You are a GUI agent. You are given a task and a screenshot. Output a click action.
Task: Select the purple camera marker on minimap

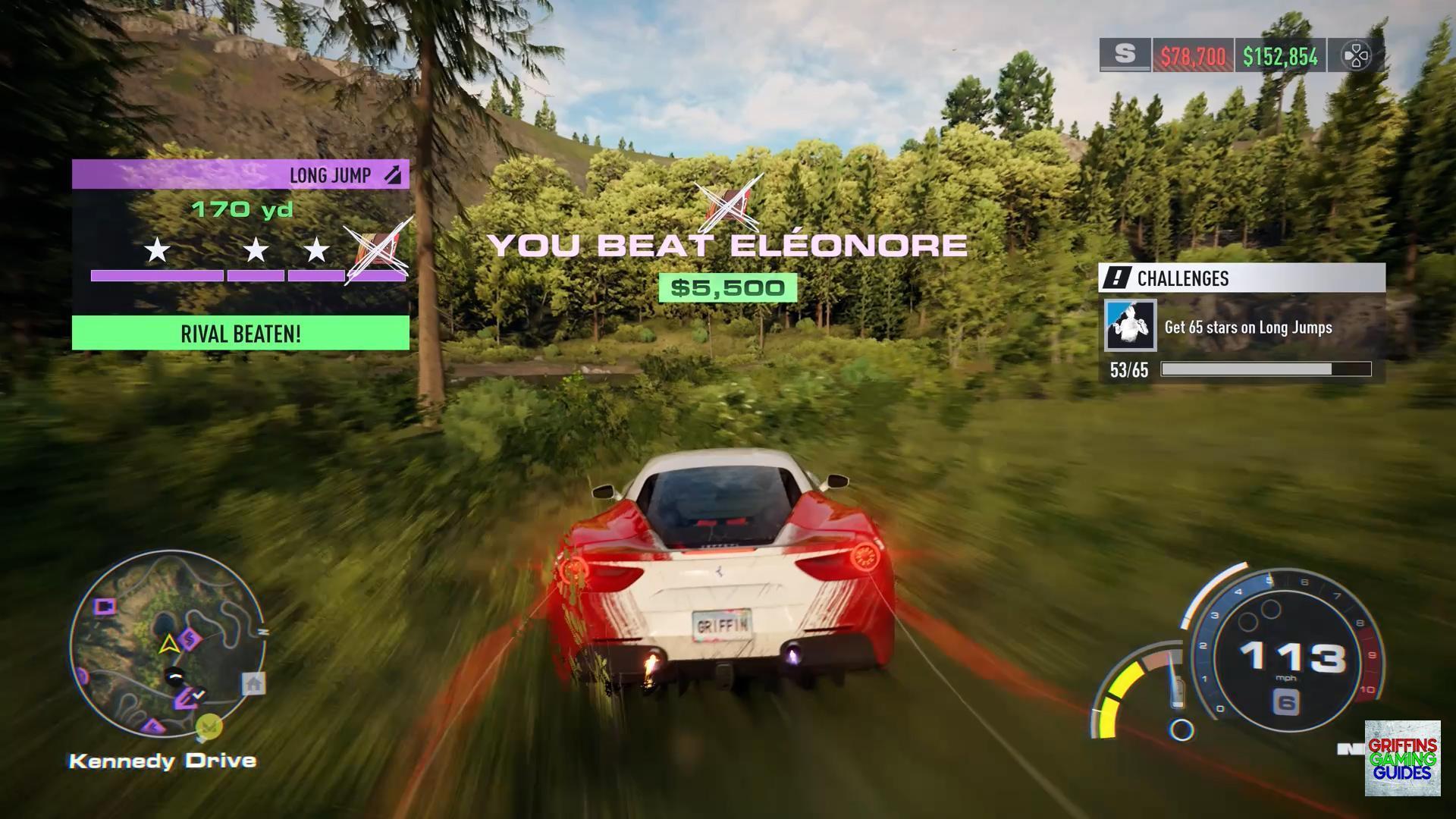click(105, 607)
